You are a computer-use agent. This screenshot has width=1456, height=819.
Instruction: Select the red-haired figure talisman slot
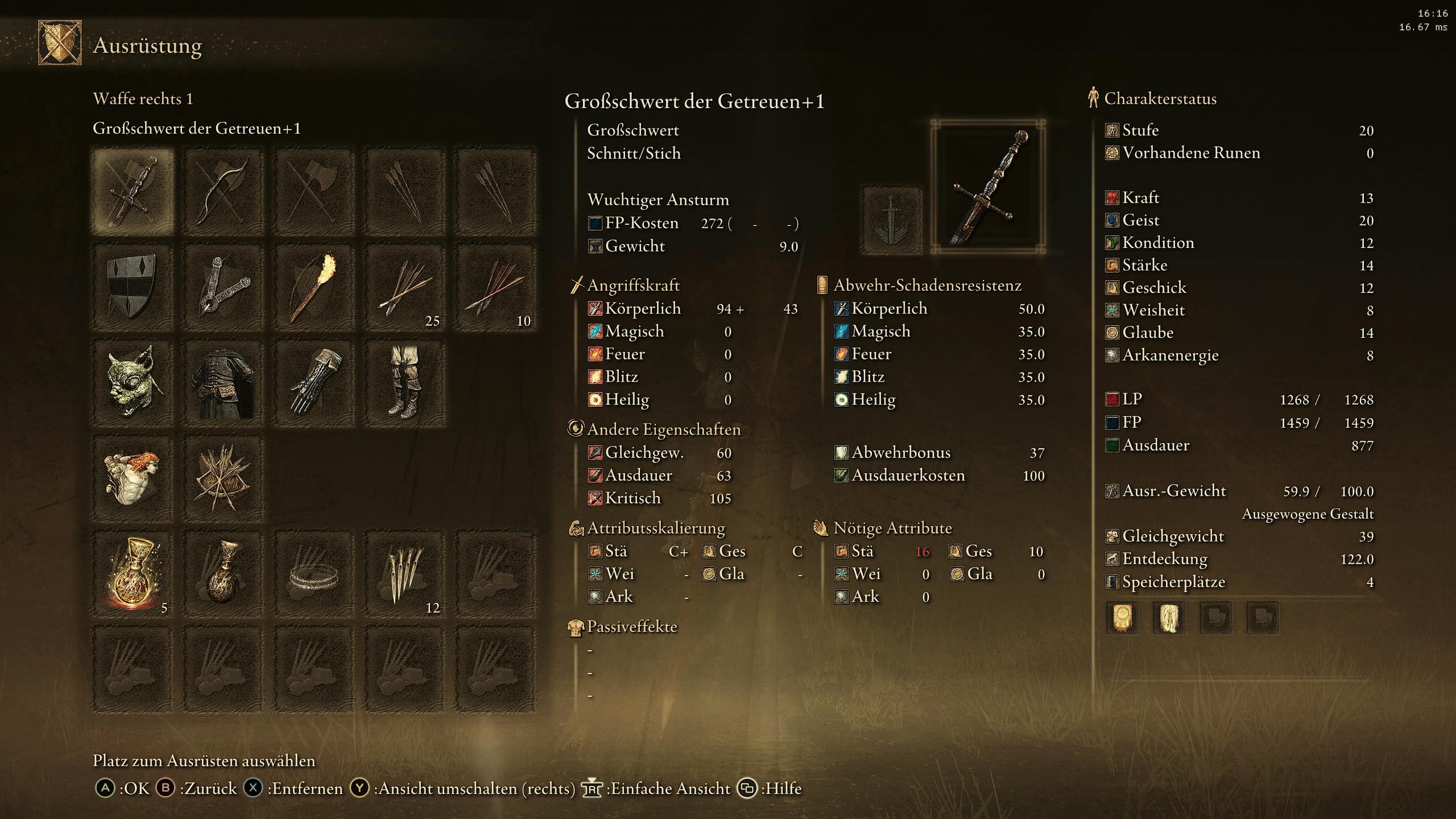[x=132, y=479]
